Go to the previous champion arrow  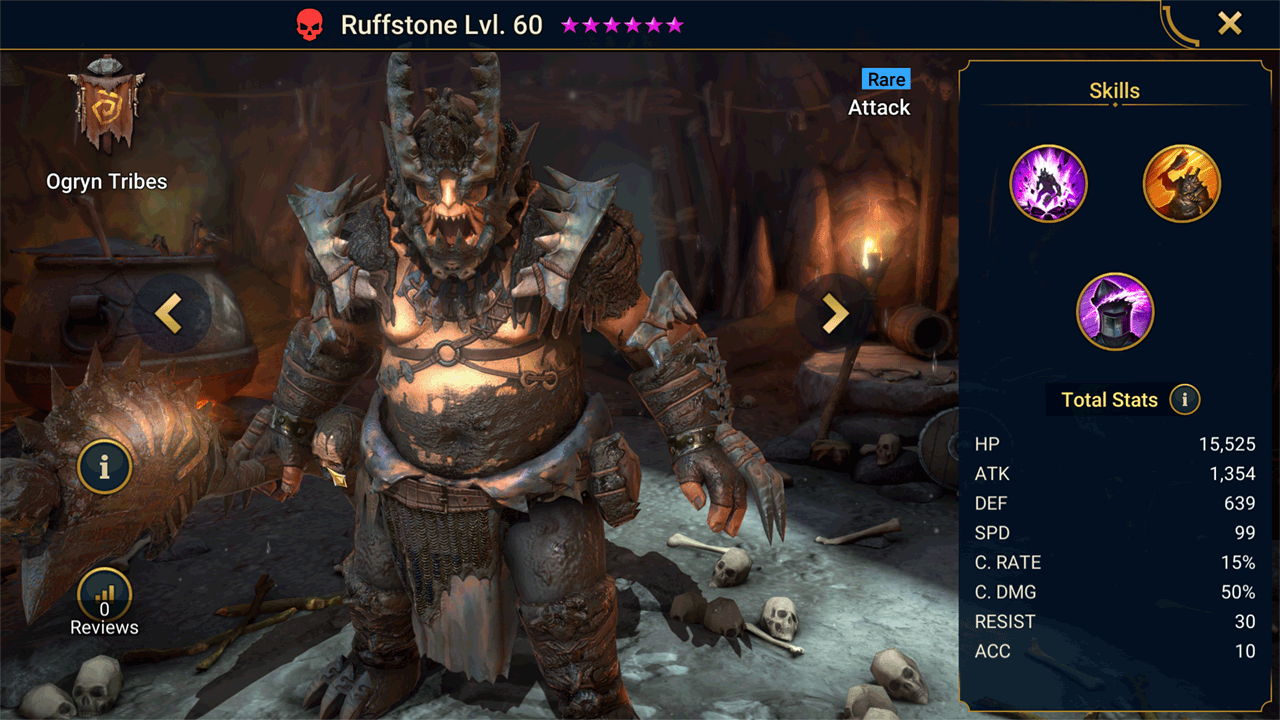(x=169, y=314)
